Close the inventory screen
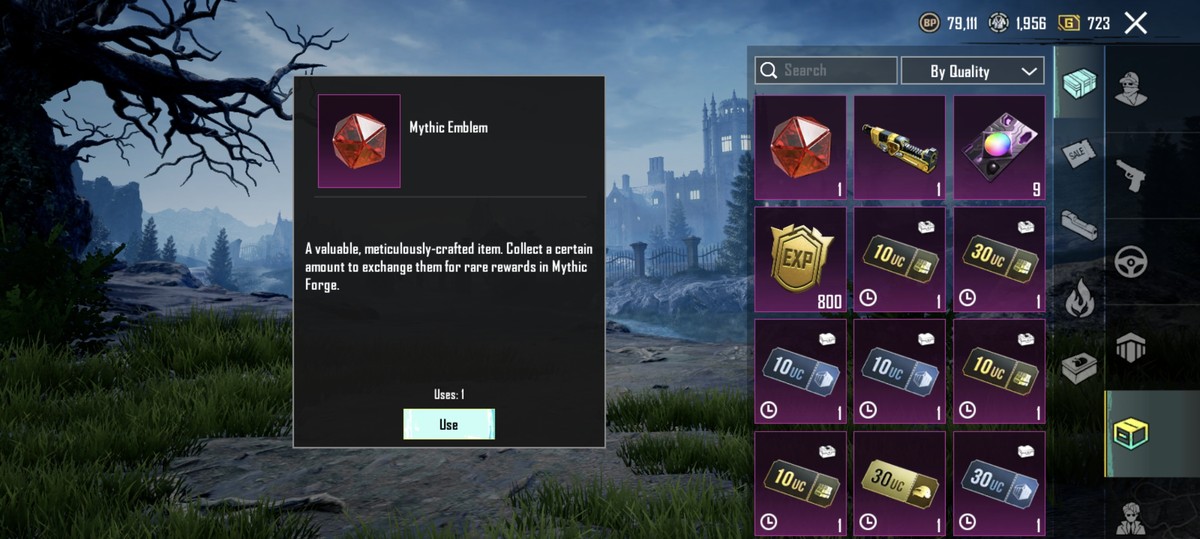The image size is (1200, 539). (1135, 23)
